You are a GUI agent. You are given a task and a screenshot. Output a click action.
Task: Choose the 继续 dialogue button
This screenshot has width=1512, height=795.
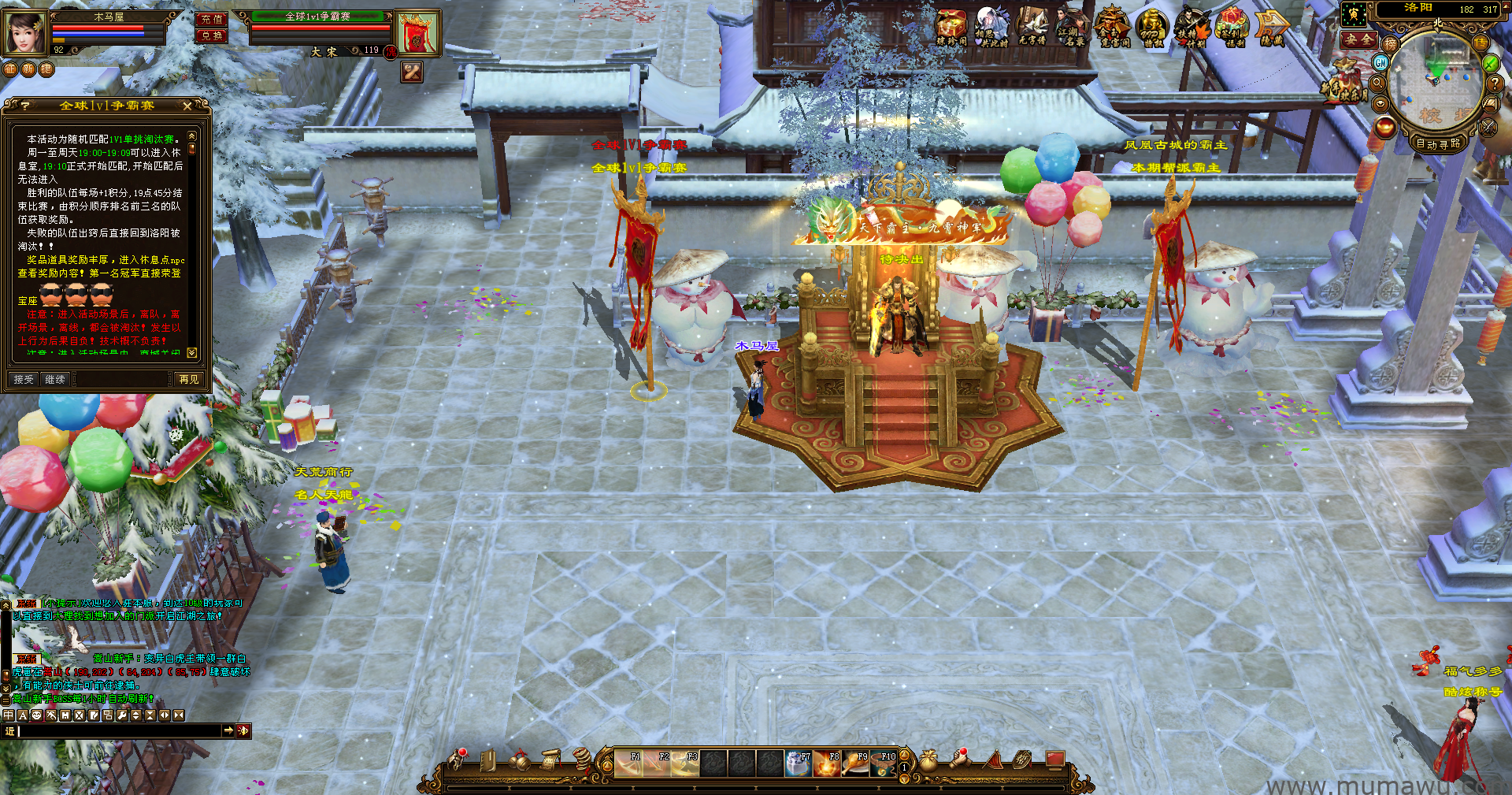click(55, 380)
